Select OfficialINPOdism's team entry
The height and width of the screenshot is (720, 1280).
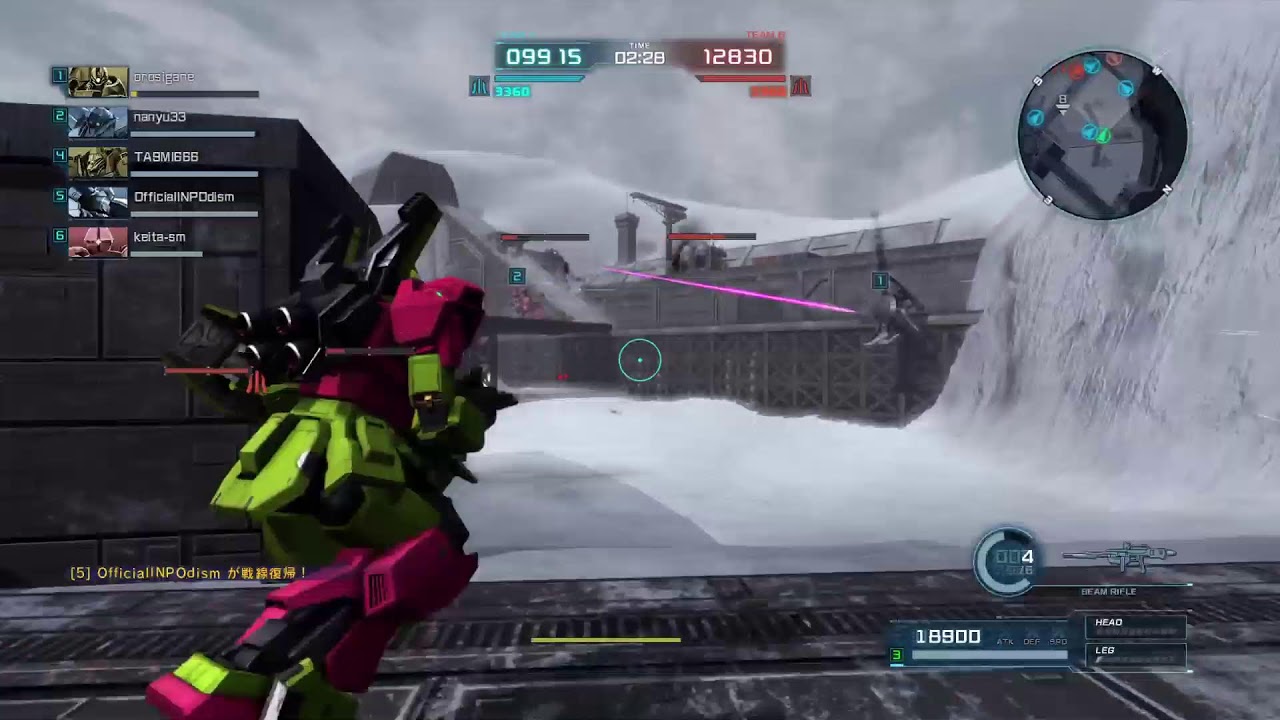coord(160,200)
